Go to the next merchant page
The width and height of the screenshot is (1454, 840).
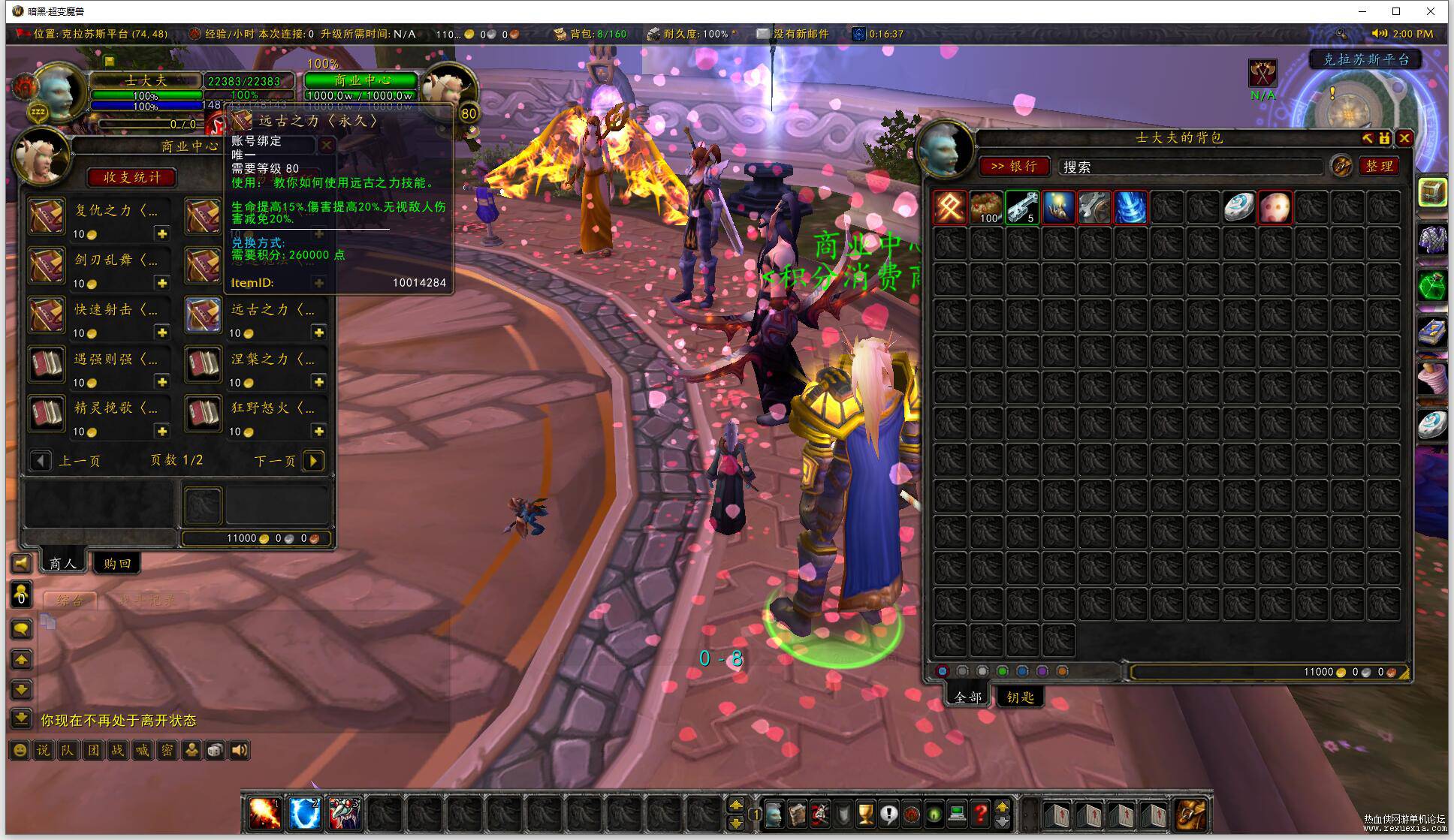coord(313,460)
